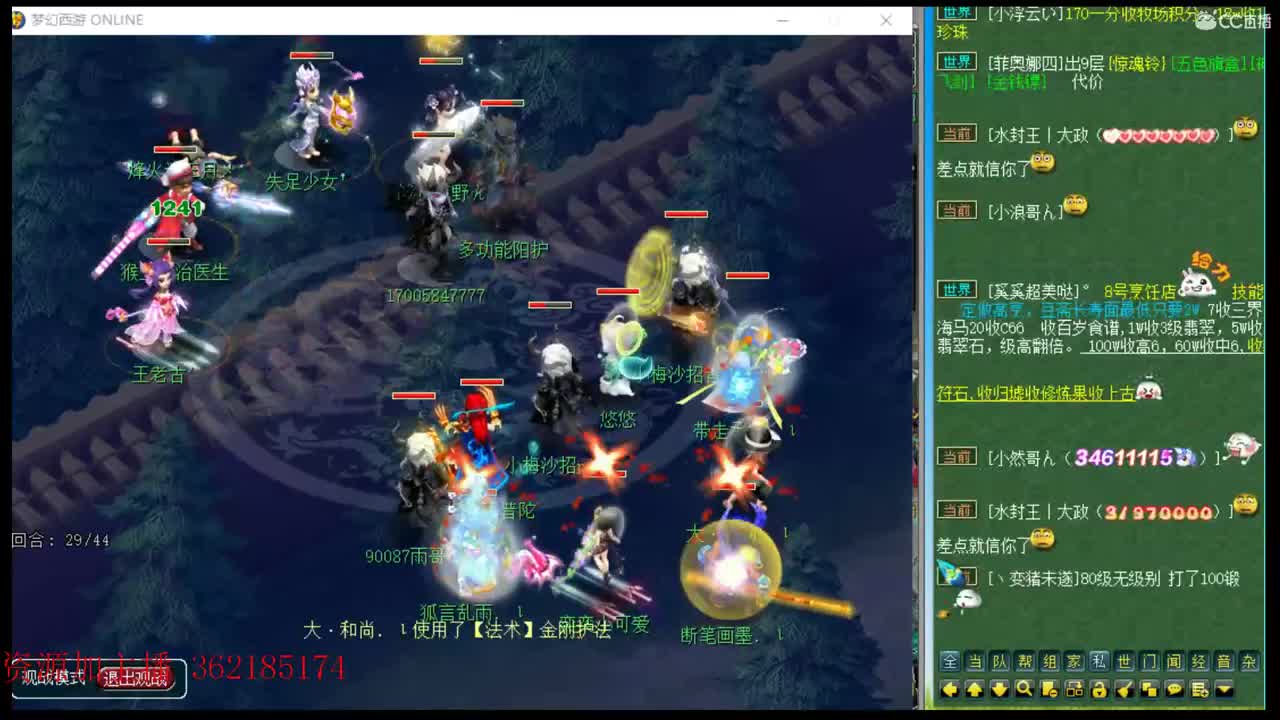The image size is (1280, 720).
Task: Click the broom cleanup icon in chat toolbar
Action: (1125, 687)
